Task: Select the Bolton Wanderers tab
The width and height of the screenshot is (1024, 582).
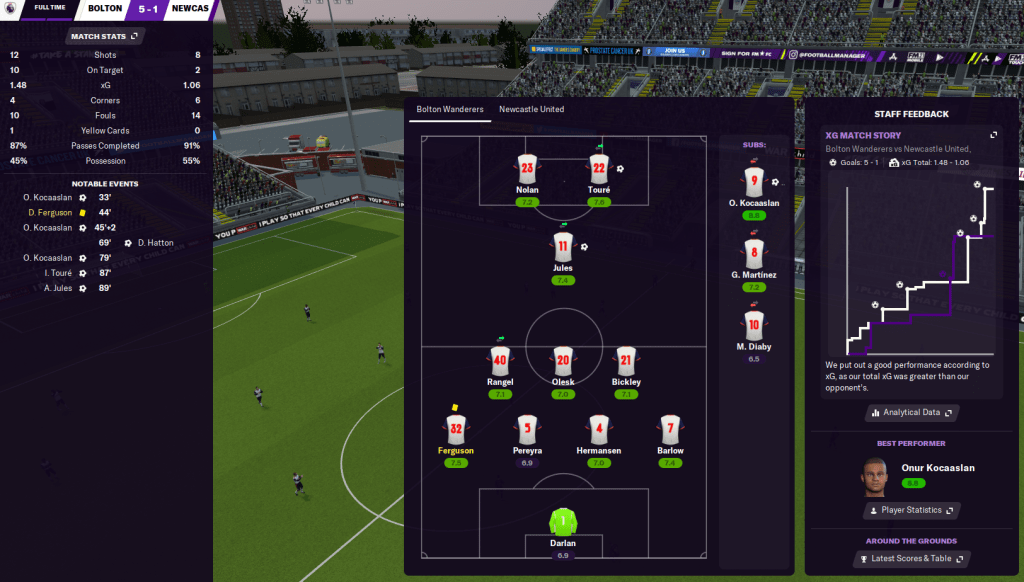Action: click(x=450, y=109)
